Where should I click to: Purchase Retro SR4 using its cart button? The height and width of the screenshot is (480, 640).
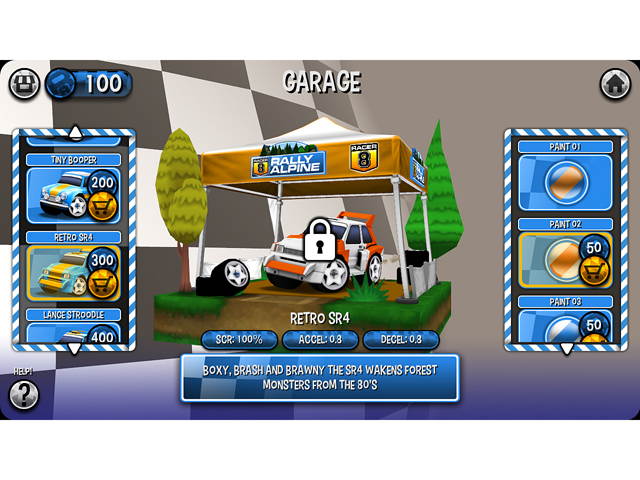102,284
